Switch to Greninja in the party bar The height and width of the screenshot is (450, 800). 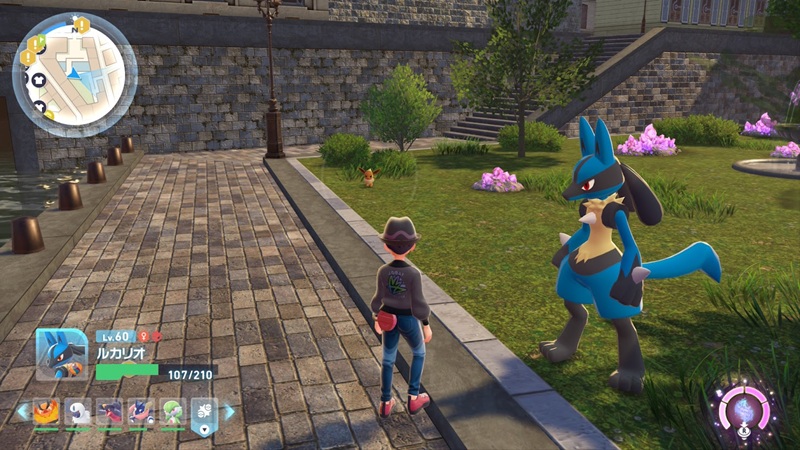142,412
